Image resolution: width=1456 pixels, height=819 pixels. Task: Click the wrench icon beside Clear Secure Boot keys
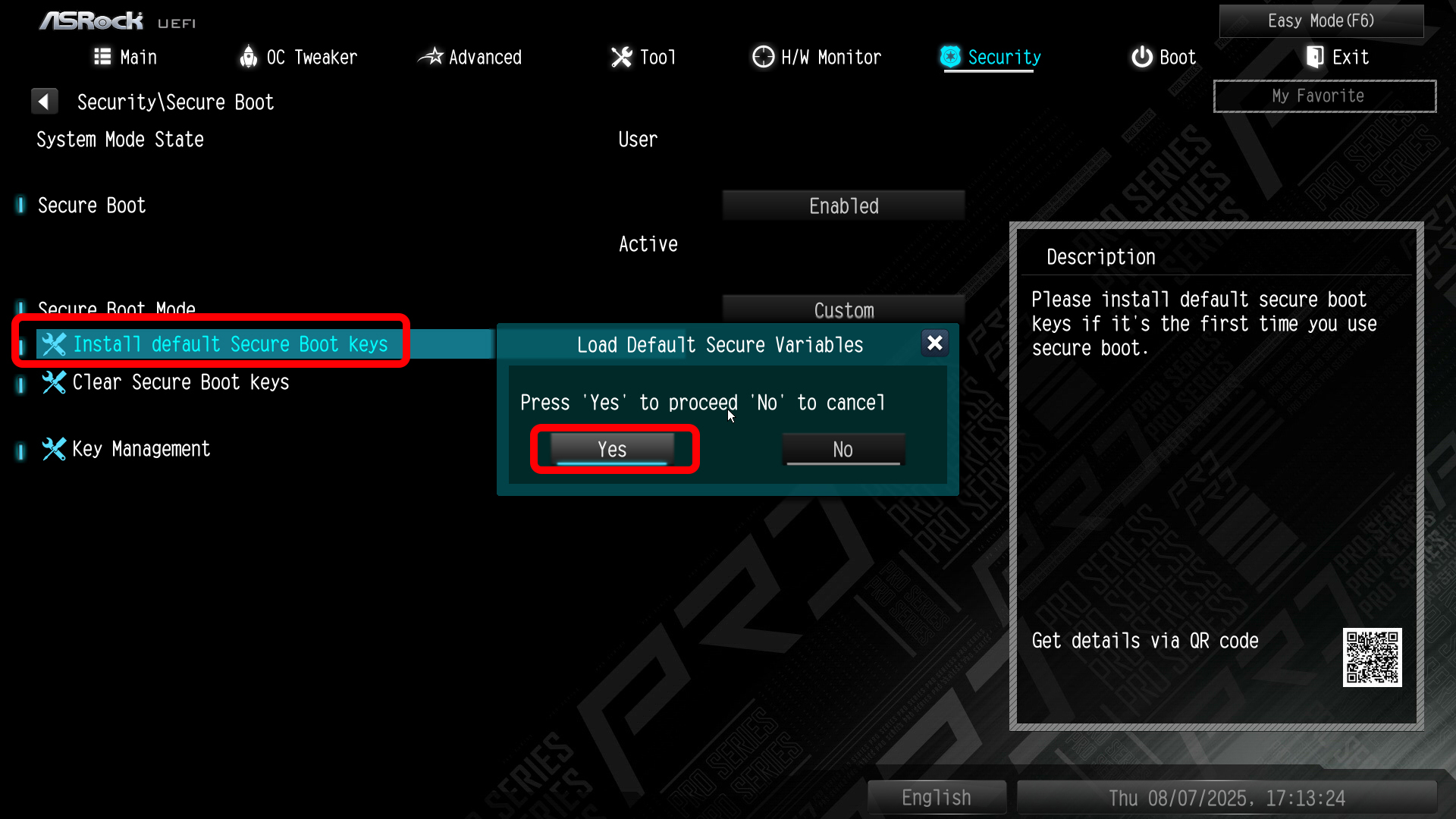[x=53, y=383]
